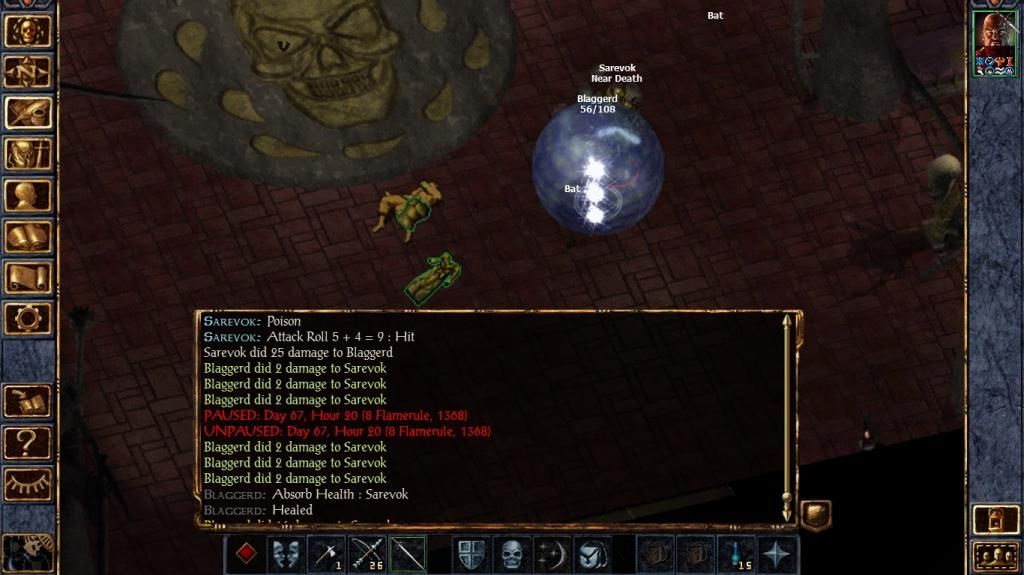The height and width of the screenshot is (575, 1024).
Task: Click the question mark help button
Action: pos(28,441)
